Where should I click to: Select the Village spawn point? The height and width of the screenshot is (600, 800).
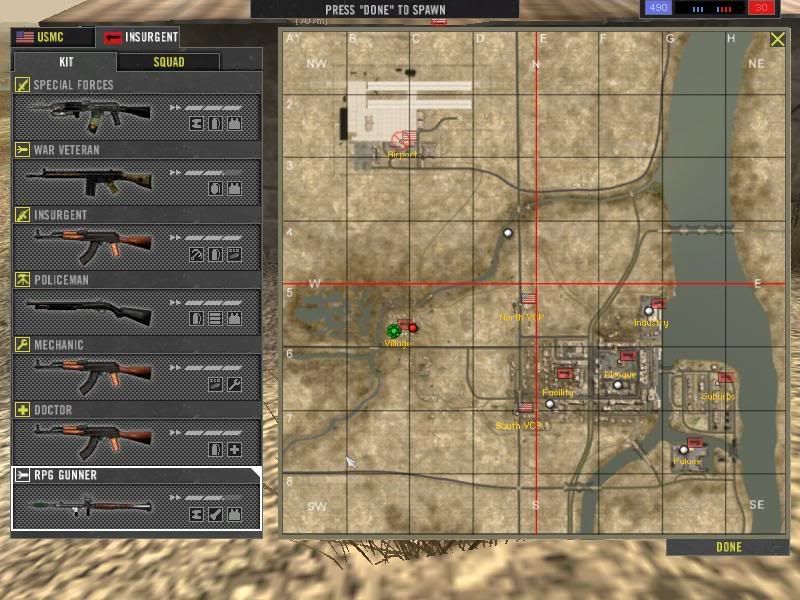(x=394, y=330)
